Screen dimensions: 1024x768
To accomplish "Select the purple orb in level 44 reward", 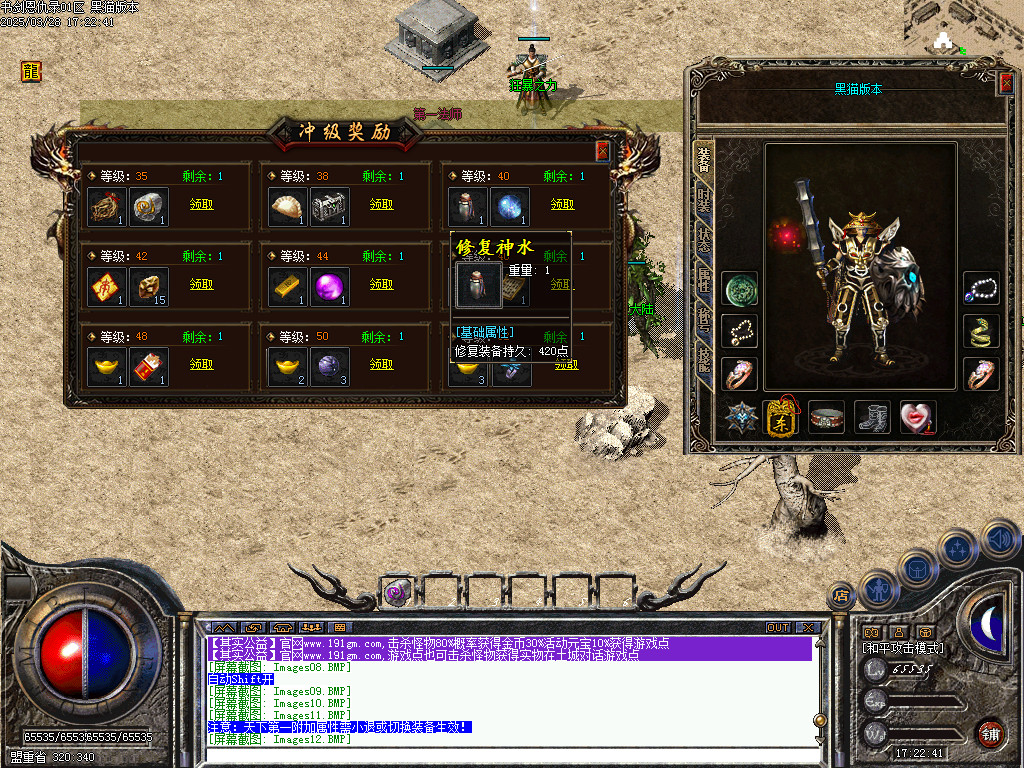I will coord(330,287).
